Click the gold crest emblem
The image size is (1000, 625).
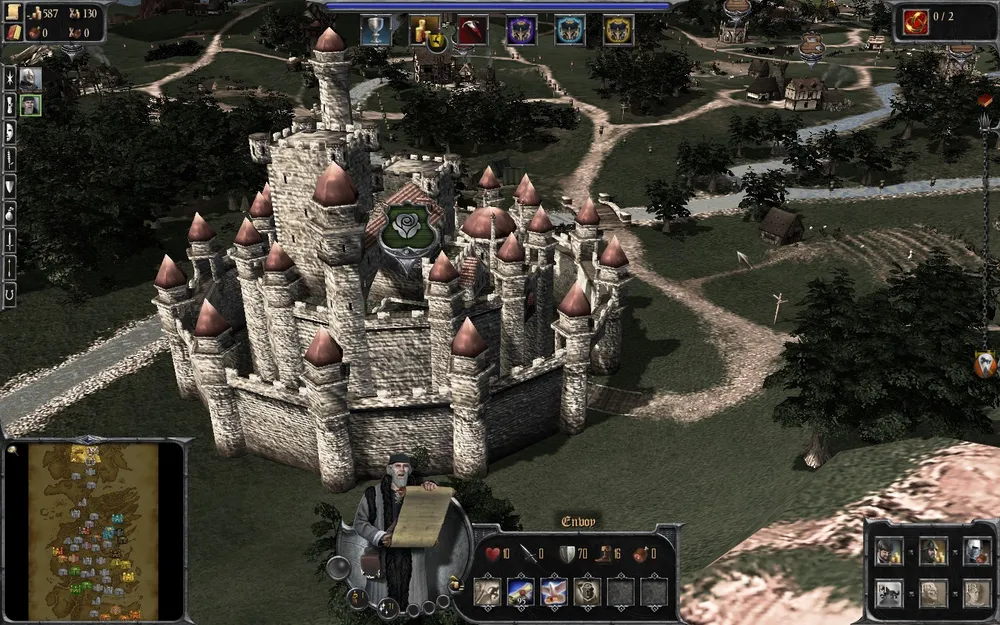point(618,30)
